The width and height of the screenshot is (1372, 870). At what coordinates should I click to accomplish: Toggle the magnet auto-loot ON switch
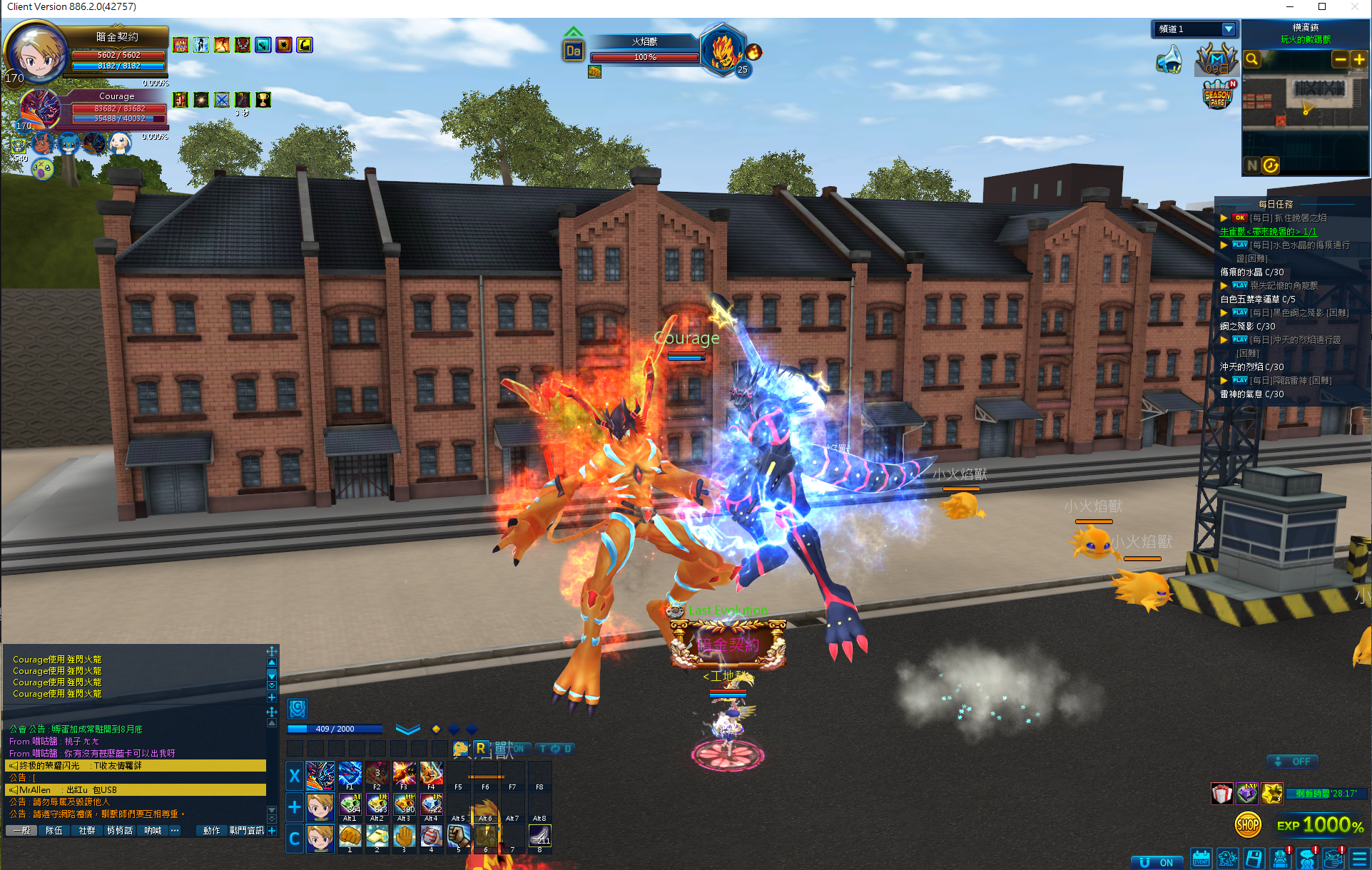point(1157,862)
